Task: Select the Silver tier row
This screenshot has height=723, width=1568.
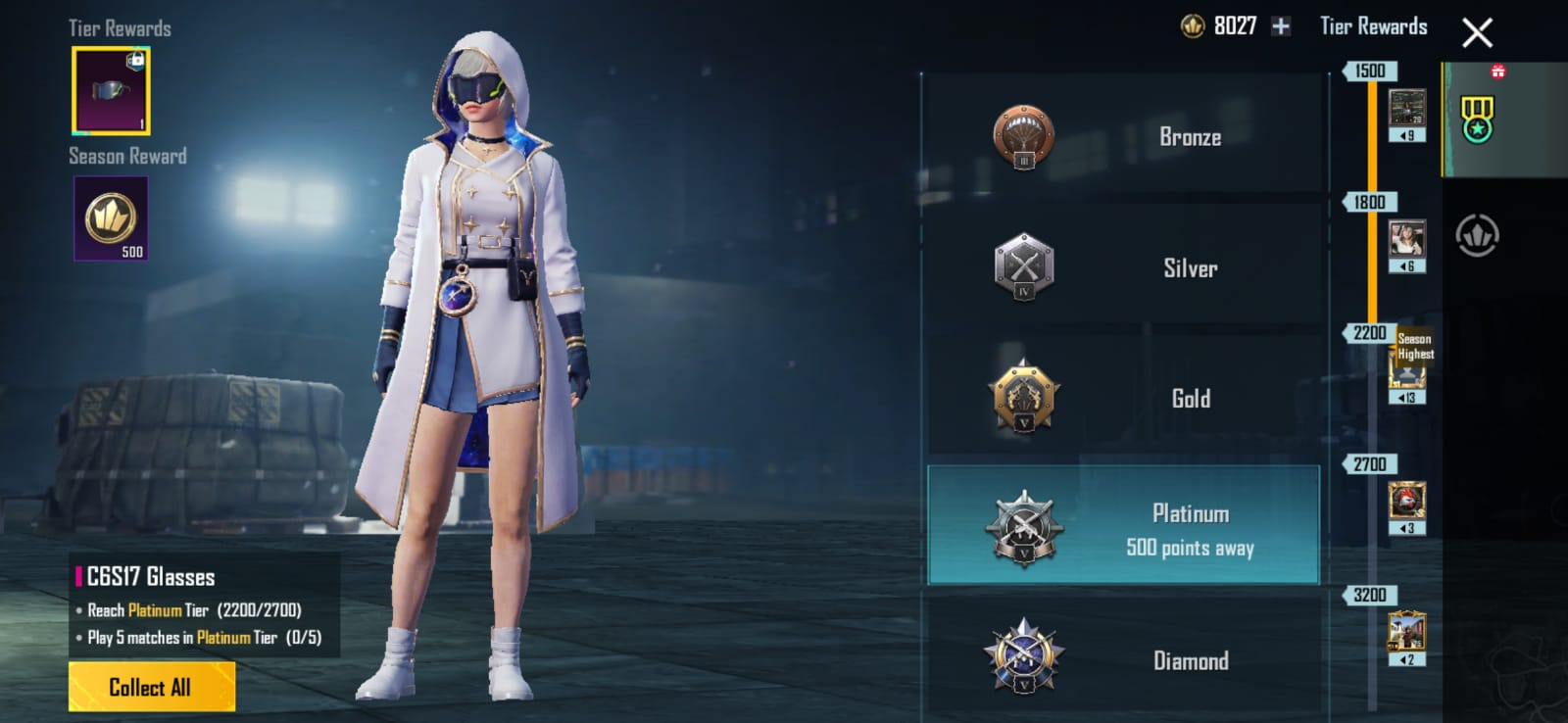Action: (1123, 267)
